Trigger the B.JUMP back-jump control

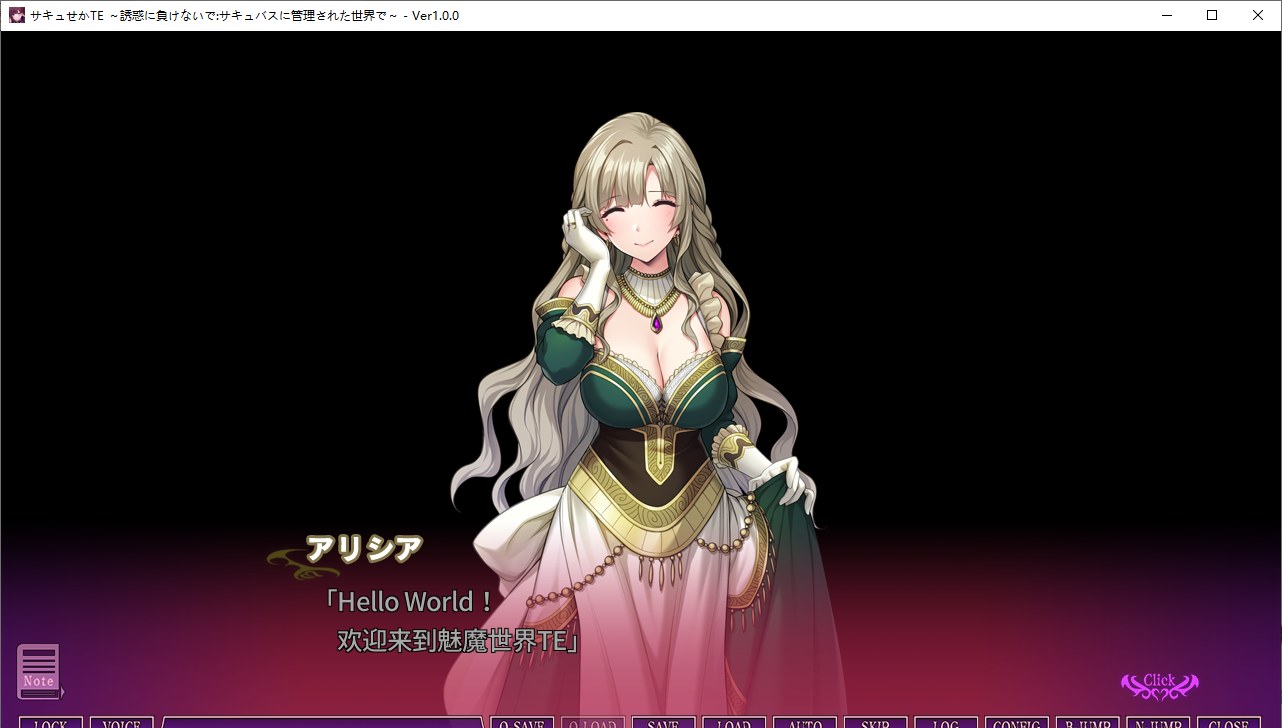(1088, 723)
